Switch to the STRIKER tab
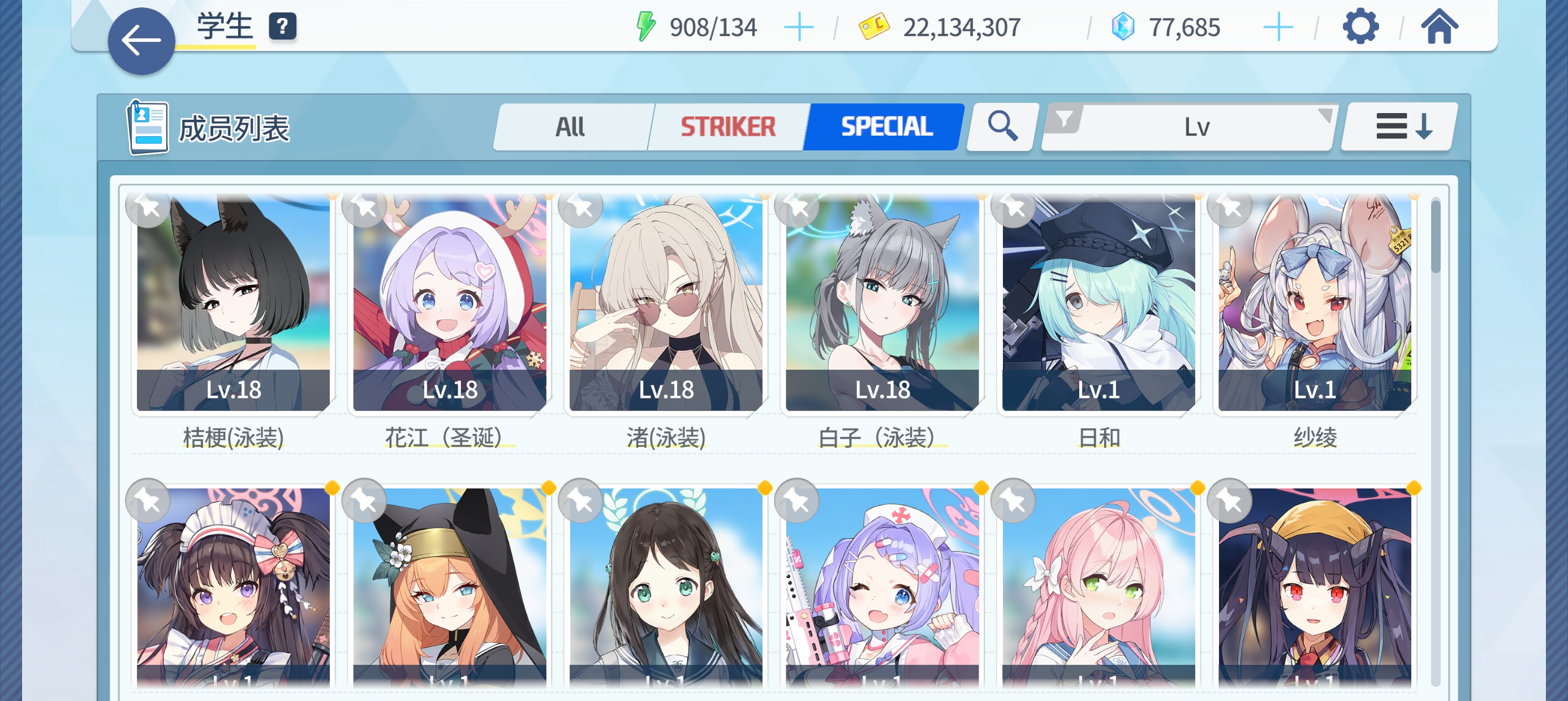The height and width of the screenshot is (701, 1568). coord(727,127)
